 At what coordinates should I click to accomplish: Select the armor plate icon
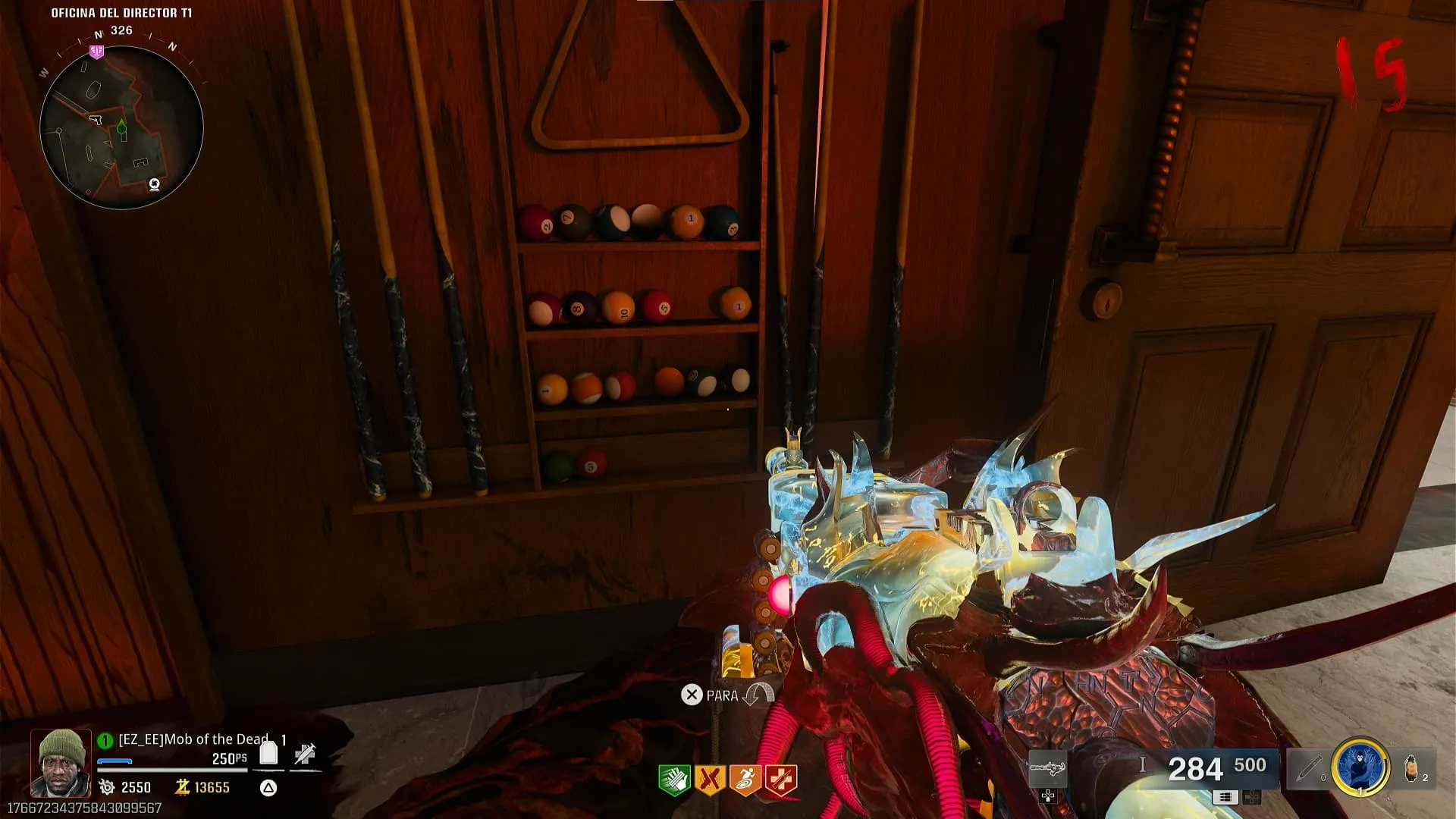click(x=268, y=753)
